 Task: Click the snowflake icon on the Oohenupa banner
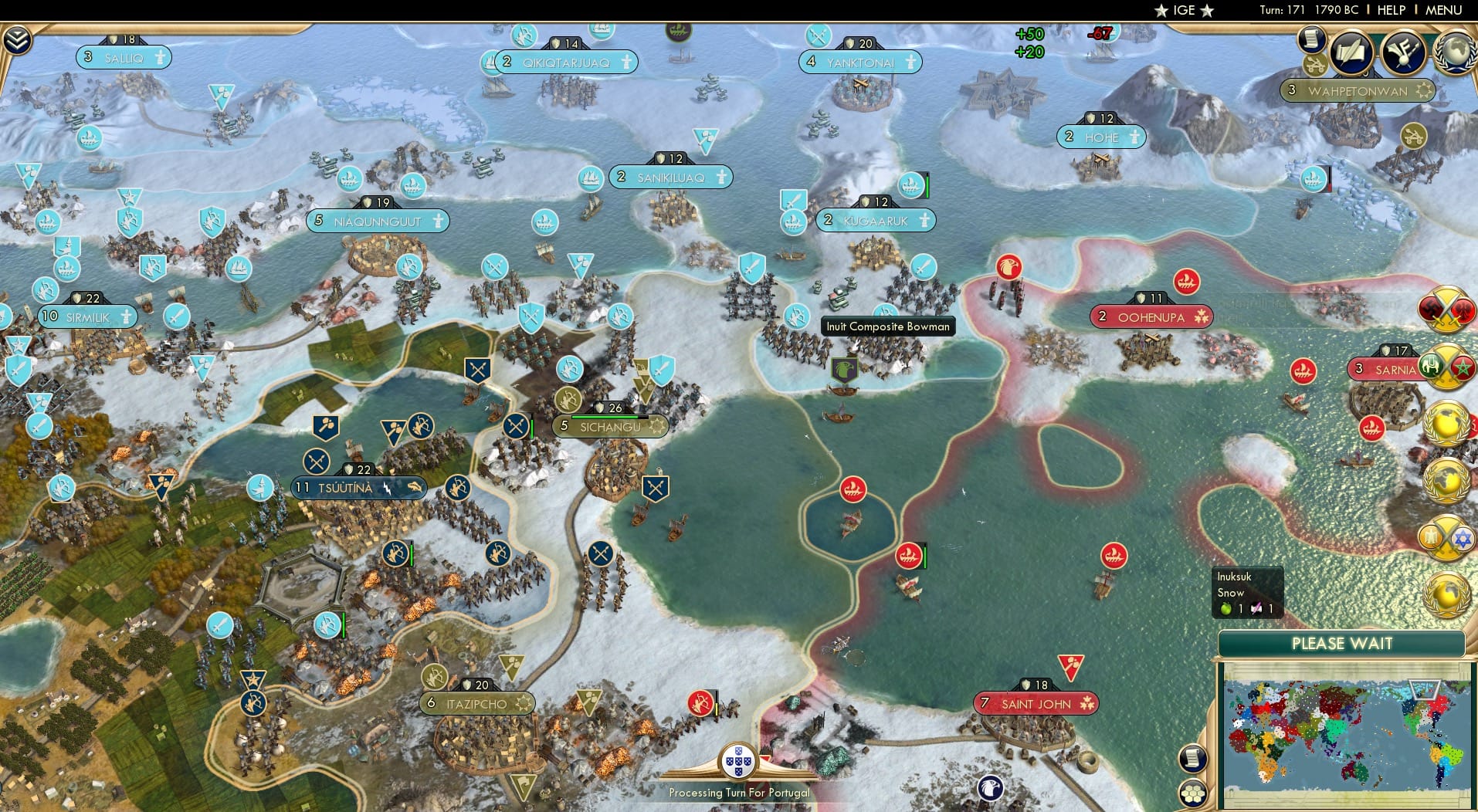tap(1202, 316)
